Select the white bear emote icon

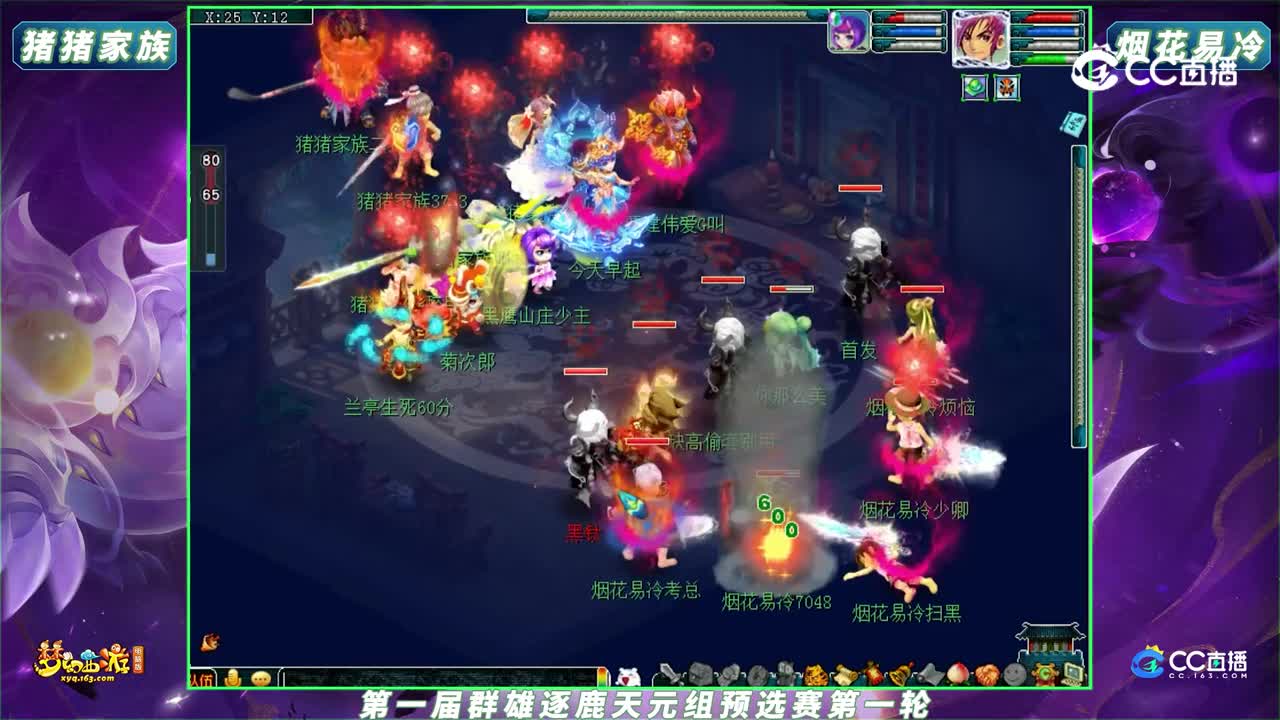(630, 675)
